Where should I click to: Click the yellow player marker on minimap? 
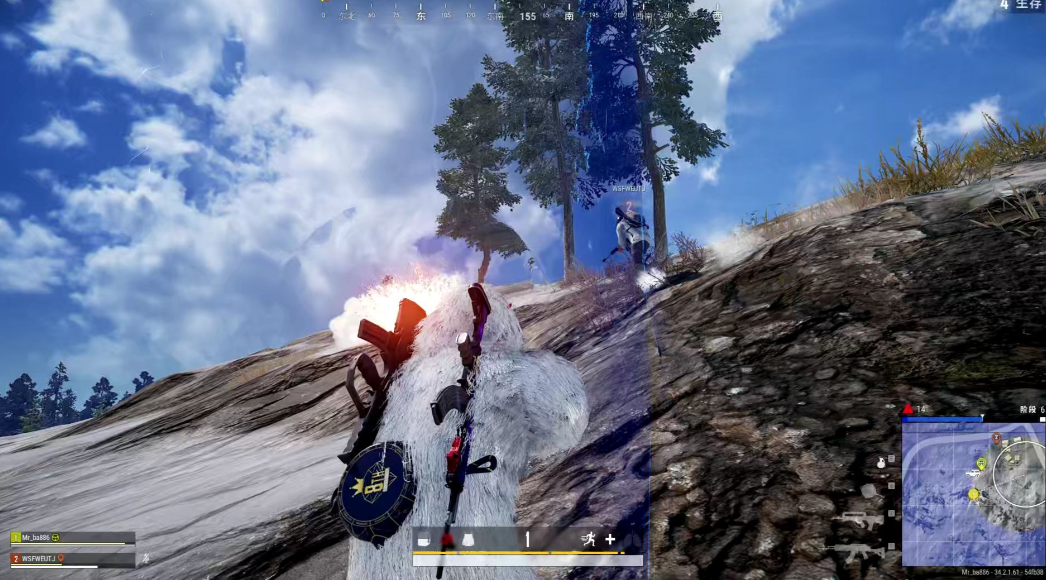[x=973, y=493]
